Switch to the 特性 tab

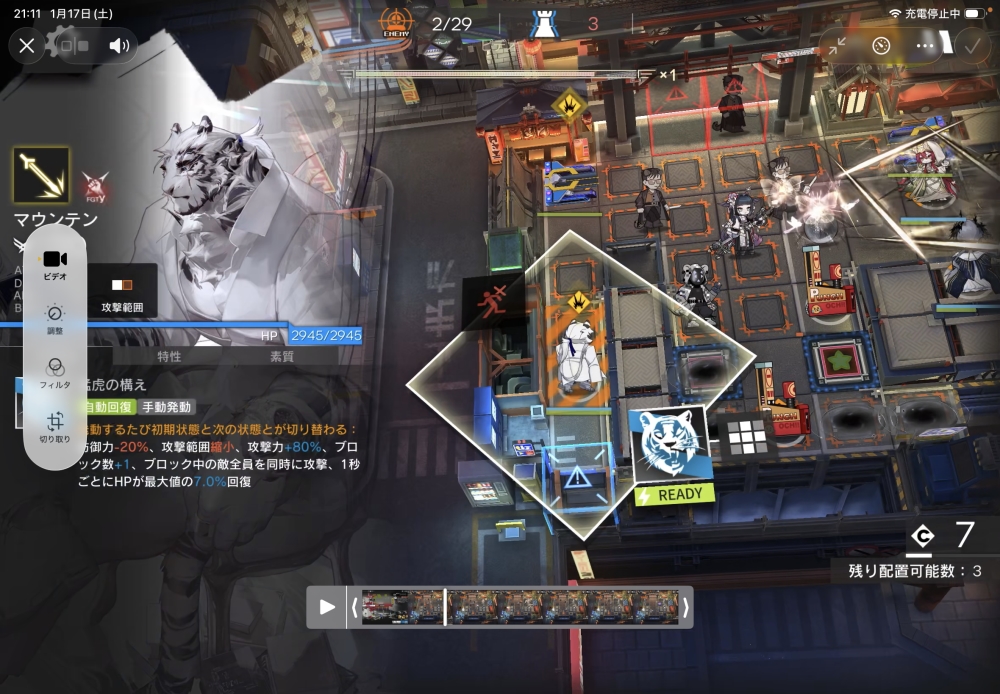[169, 356]
